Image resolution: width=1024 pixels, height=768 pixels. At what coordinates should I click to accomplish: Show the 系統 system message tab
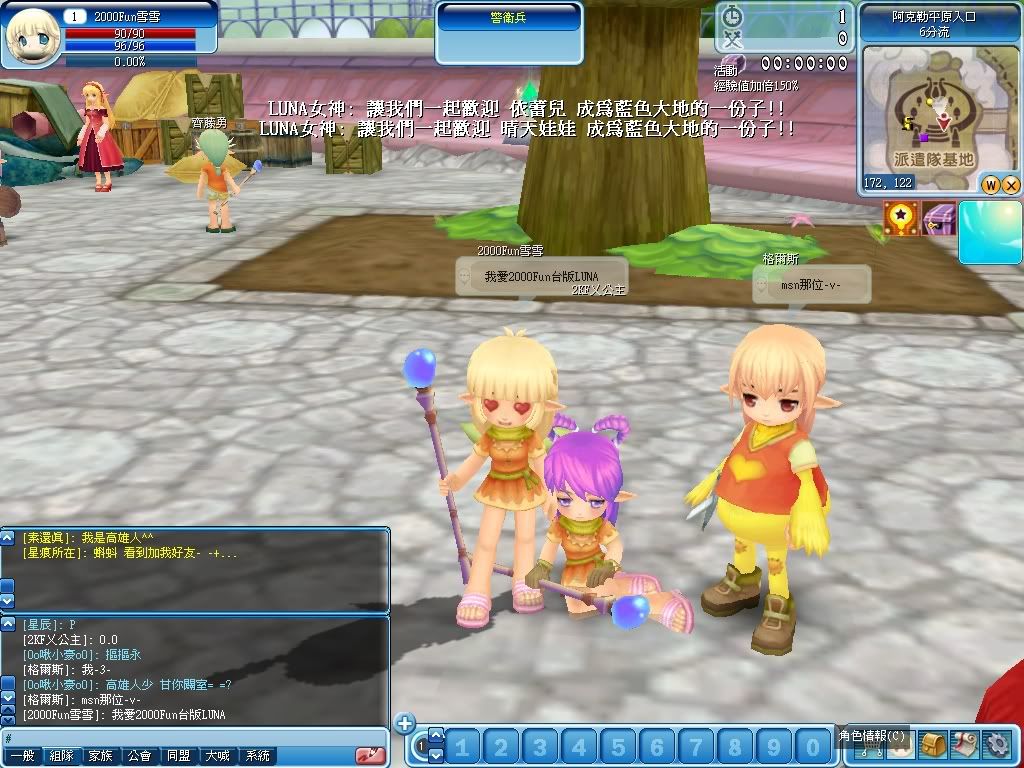coord(257,757)
